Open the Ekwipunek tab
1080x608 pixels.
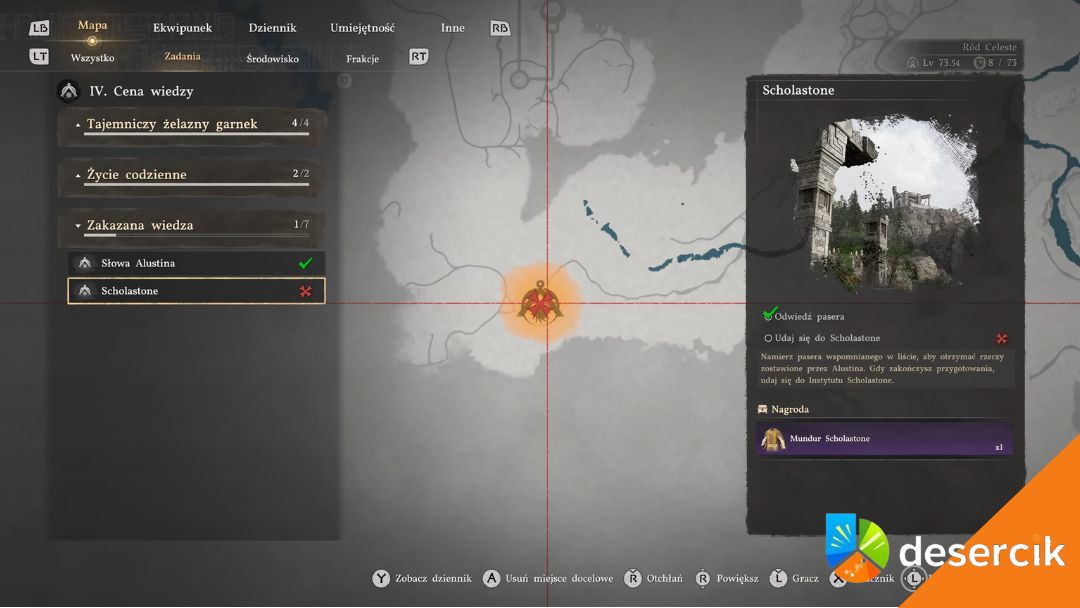[x=182, y=28]
